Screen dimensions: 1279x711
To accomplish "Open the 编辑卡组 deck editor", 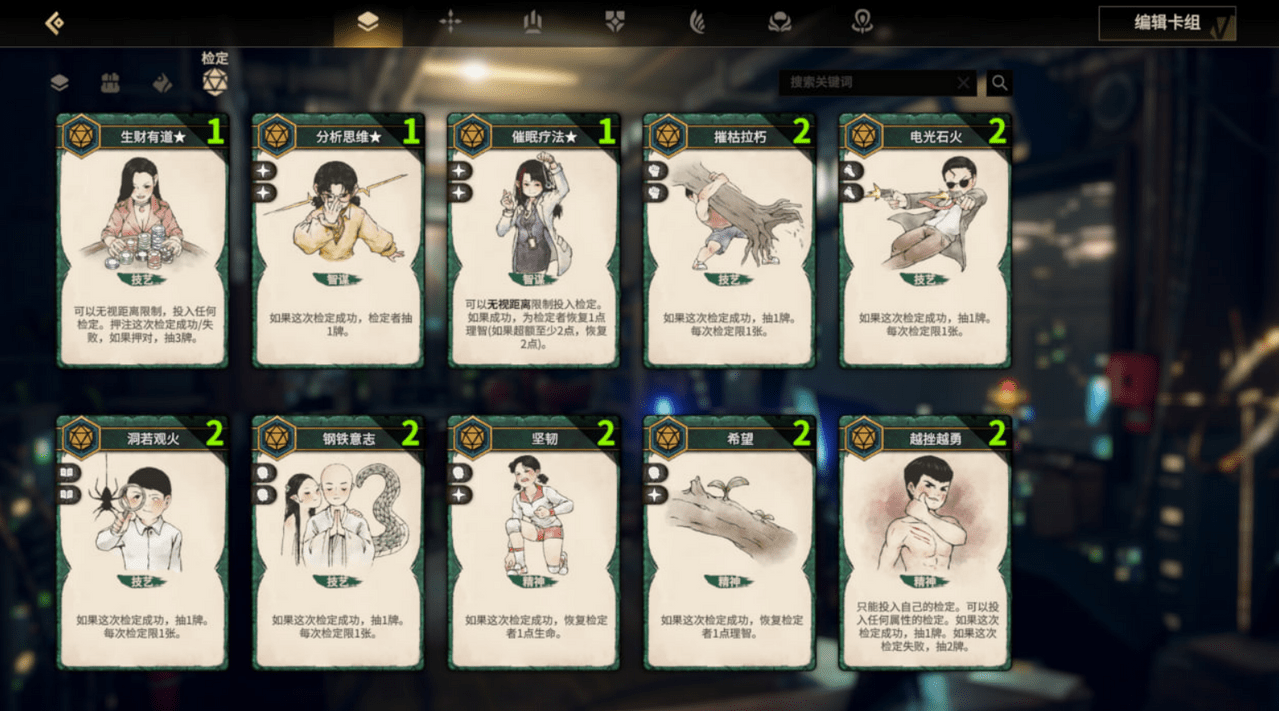I will [x=1166, y=23].
